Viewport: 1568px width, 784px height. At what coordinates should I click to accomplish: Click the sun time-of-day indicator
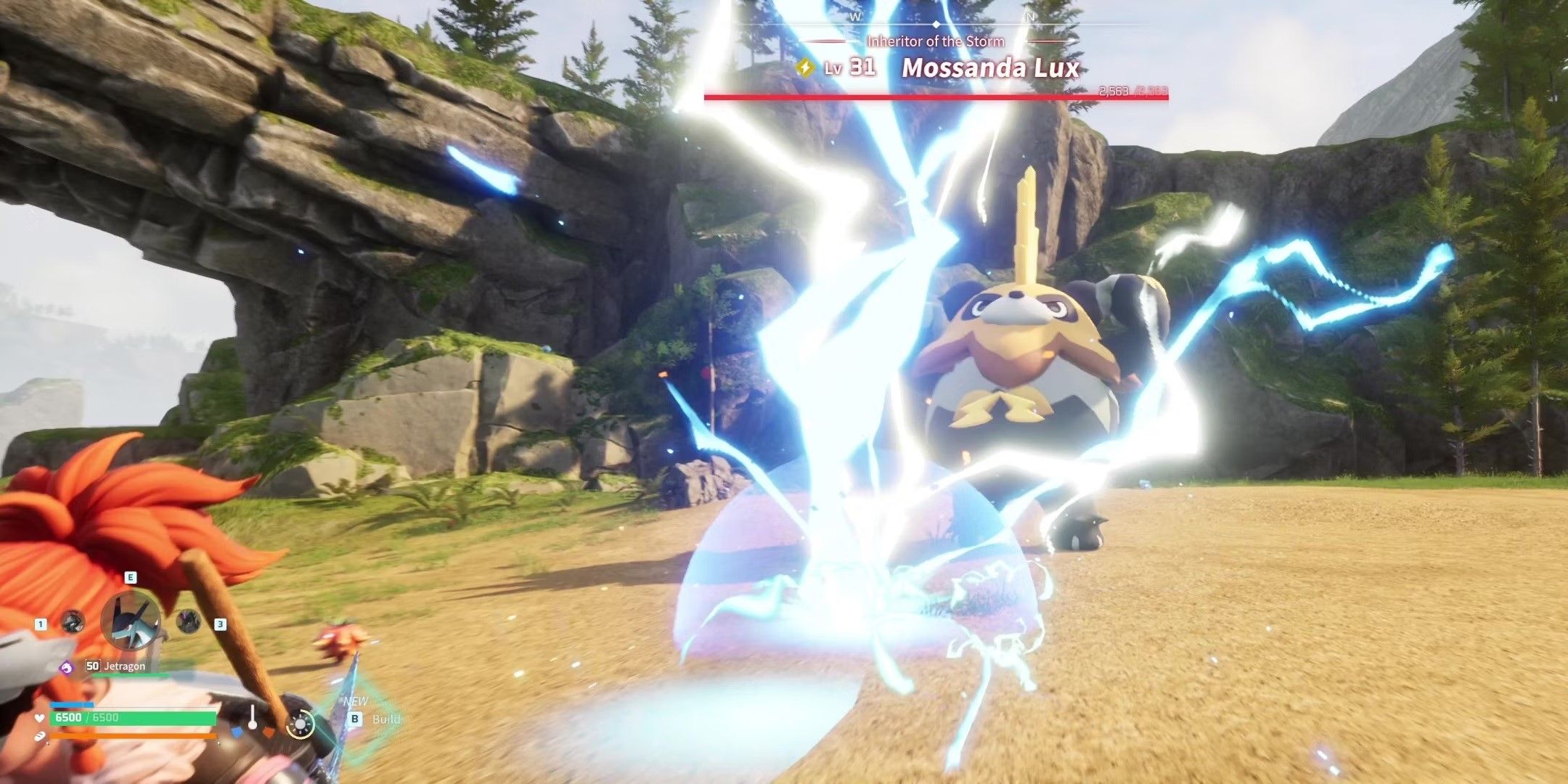pos(301,724)
